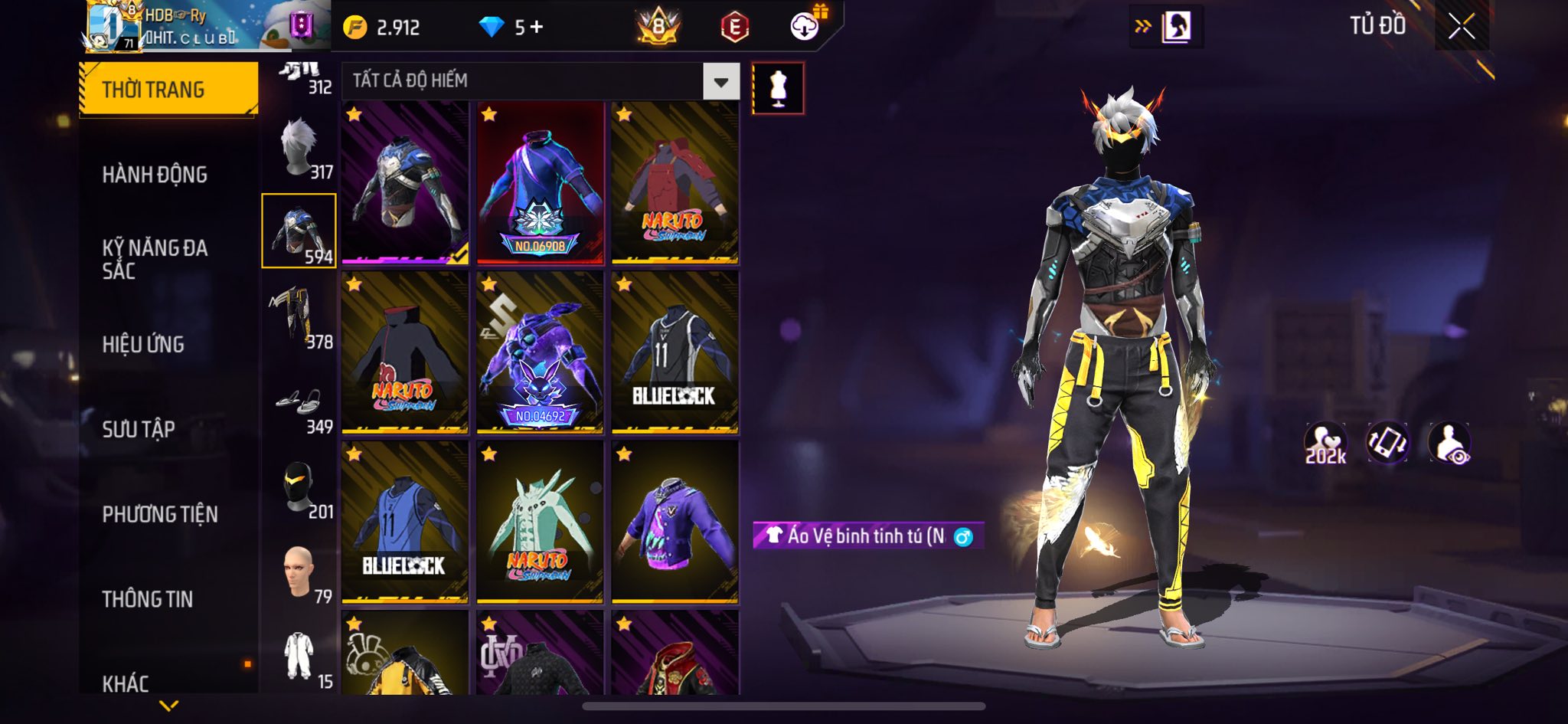Select the Hiệu Ứng tab
The image size is (1568, 724).
point(143,345)
